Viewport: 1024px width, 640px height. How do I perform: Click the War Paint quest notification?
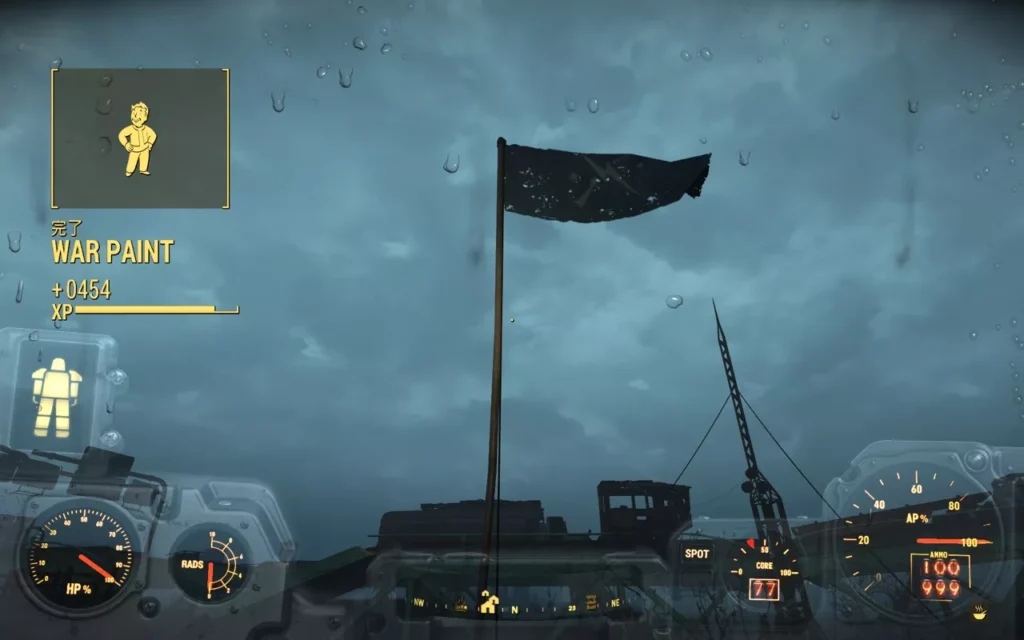[x=112, y=251]
